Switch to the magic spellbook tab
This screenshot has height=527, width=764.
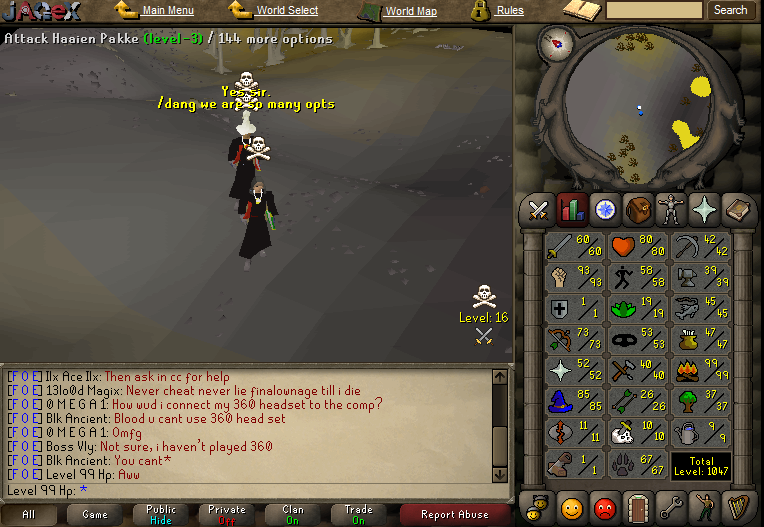point(737,210)
